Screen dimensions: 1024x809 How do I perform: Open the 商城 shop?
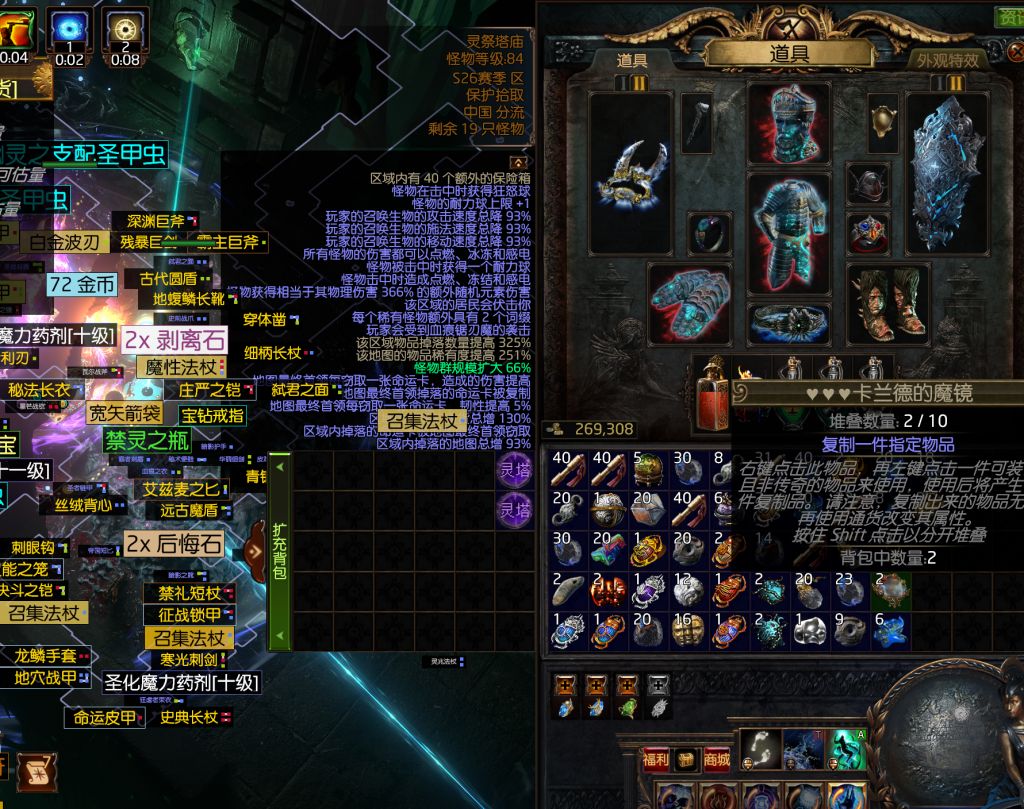(716, 760)
